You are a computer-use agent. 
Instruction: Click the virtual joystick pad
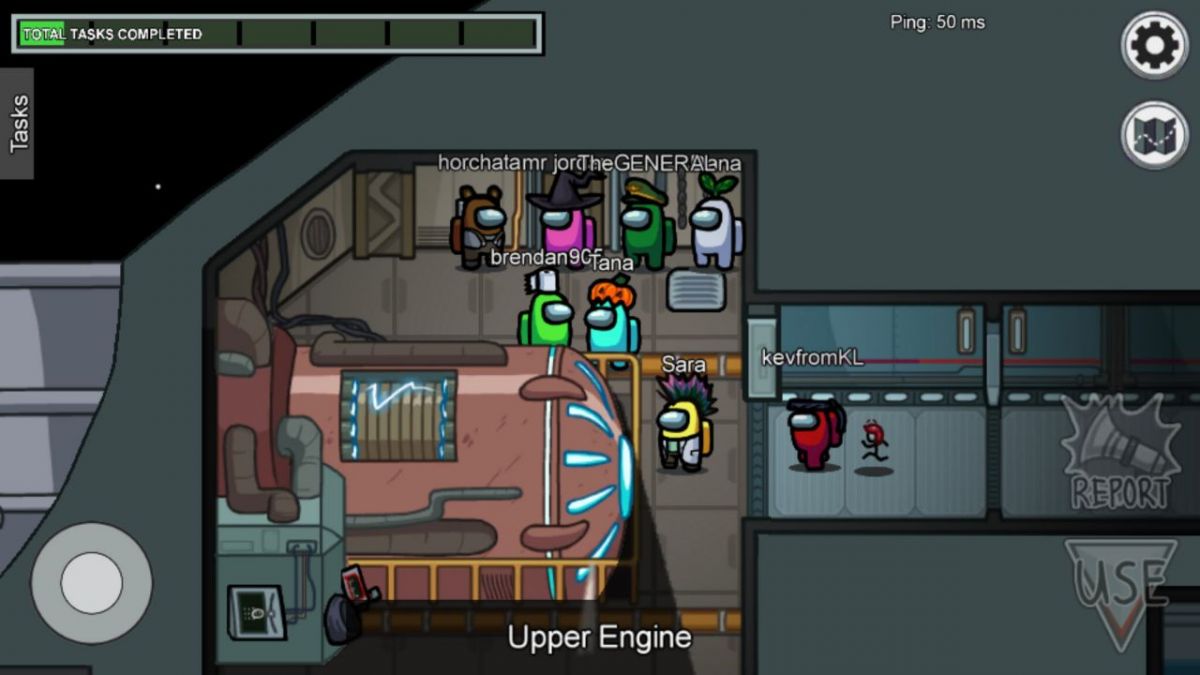[91, 582]
